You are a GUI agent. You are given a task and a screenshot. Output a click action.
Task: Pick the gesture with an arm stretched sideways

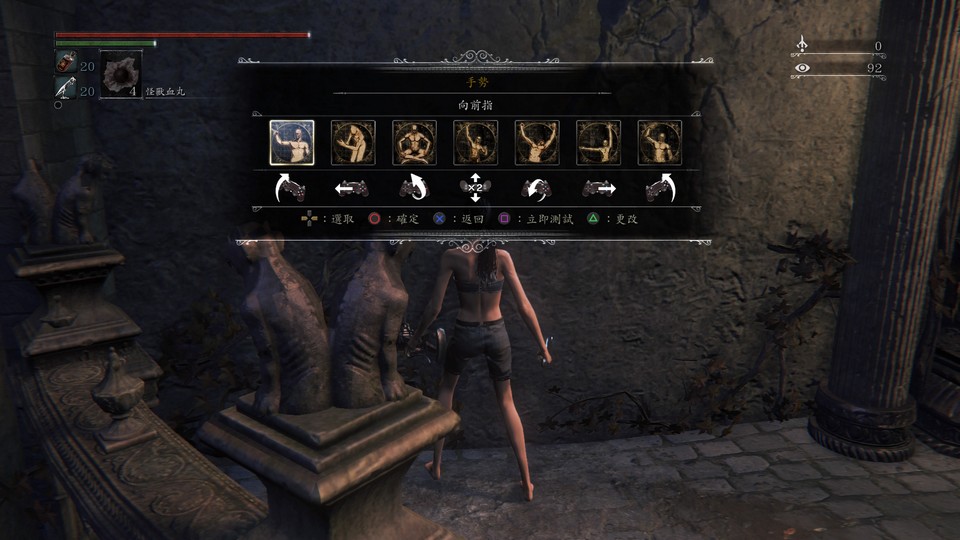598,142
